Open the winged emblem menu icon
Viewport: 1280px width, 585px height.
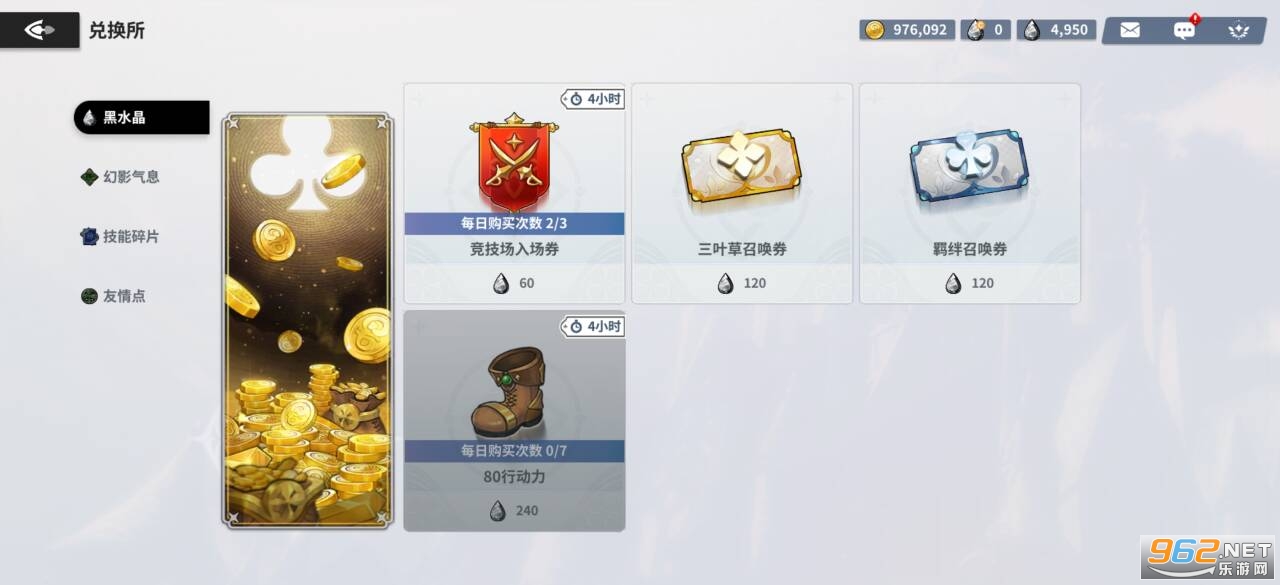click(1239, 30)
